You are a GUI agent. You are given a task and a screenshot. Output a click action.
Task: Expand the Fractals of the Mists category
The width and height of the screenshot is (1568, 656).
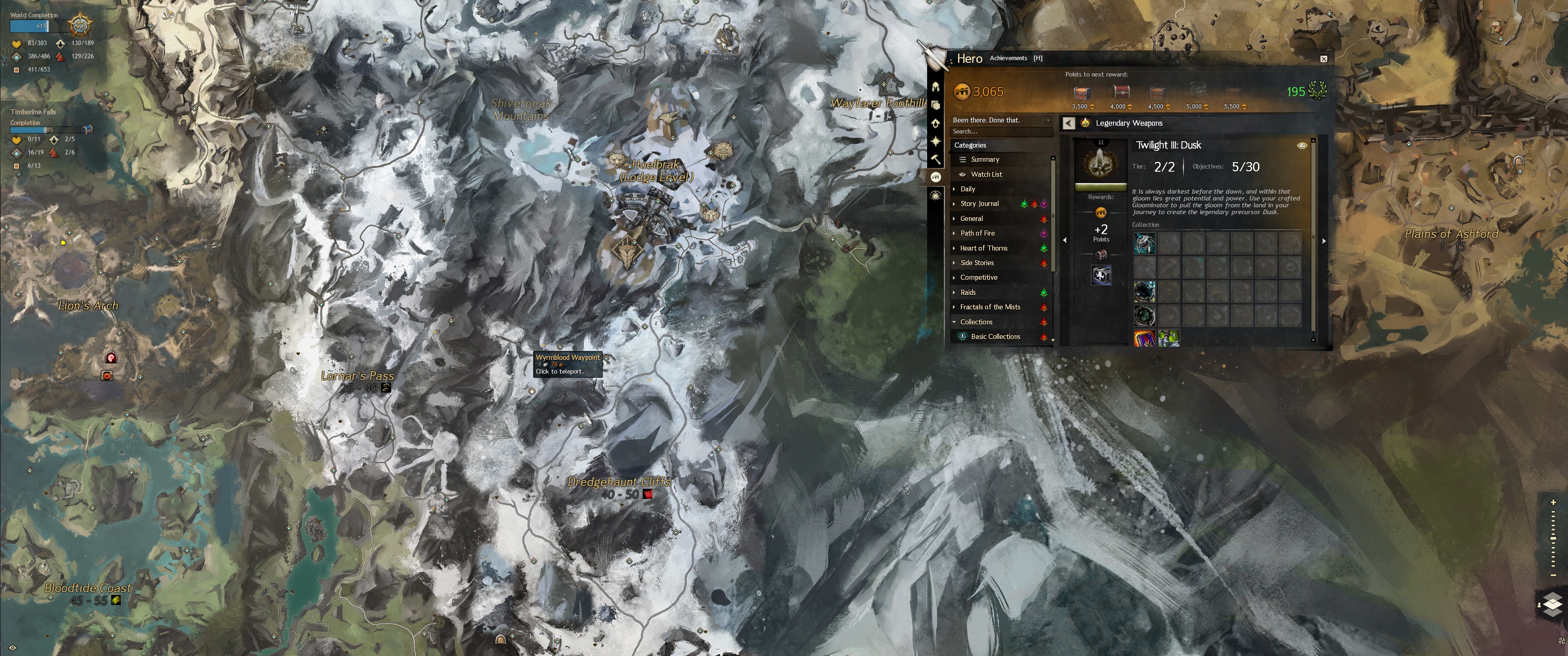coord(990,307)
